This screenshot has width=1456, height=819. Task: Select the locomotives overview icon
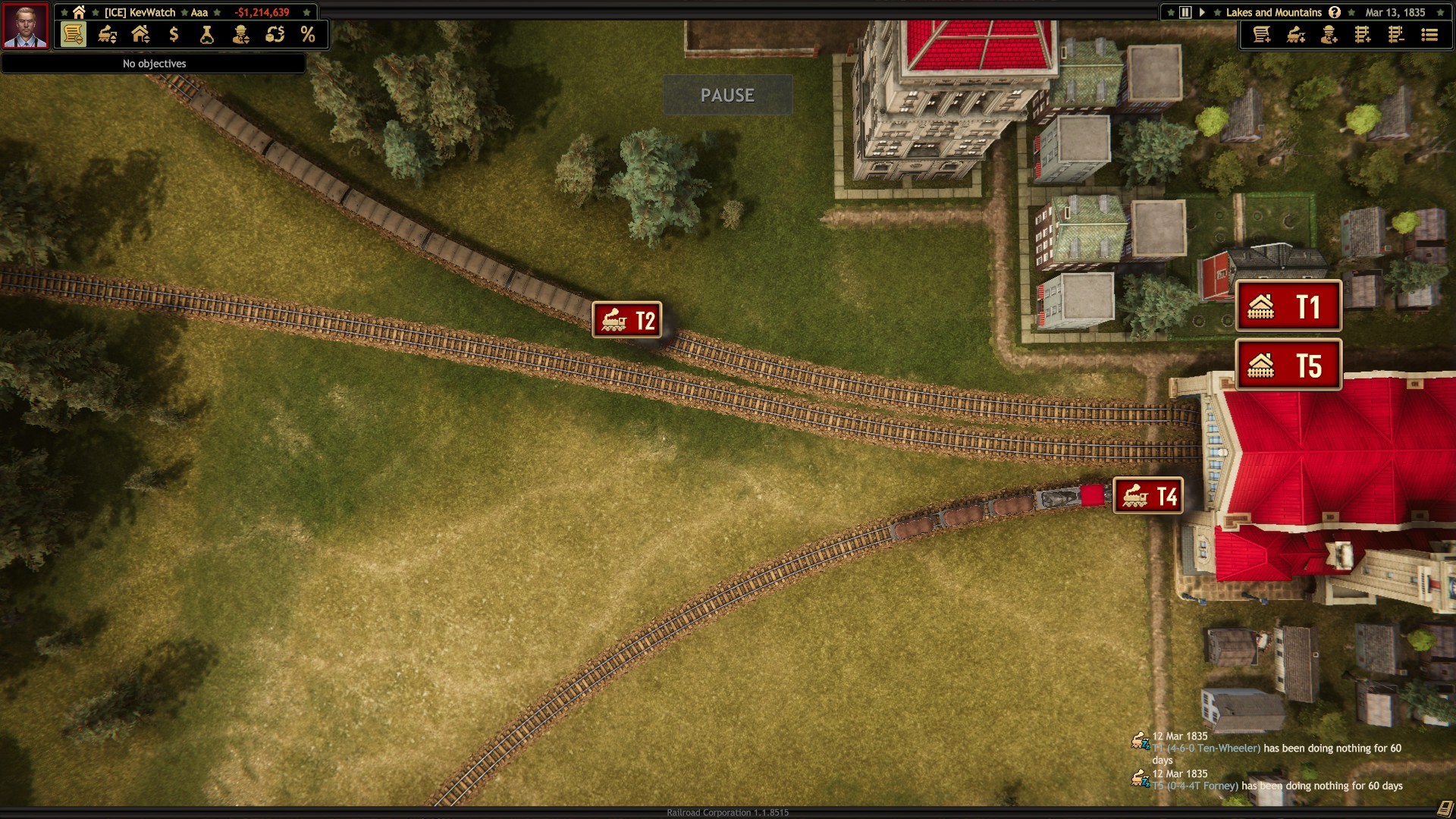click(106, 35)
